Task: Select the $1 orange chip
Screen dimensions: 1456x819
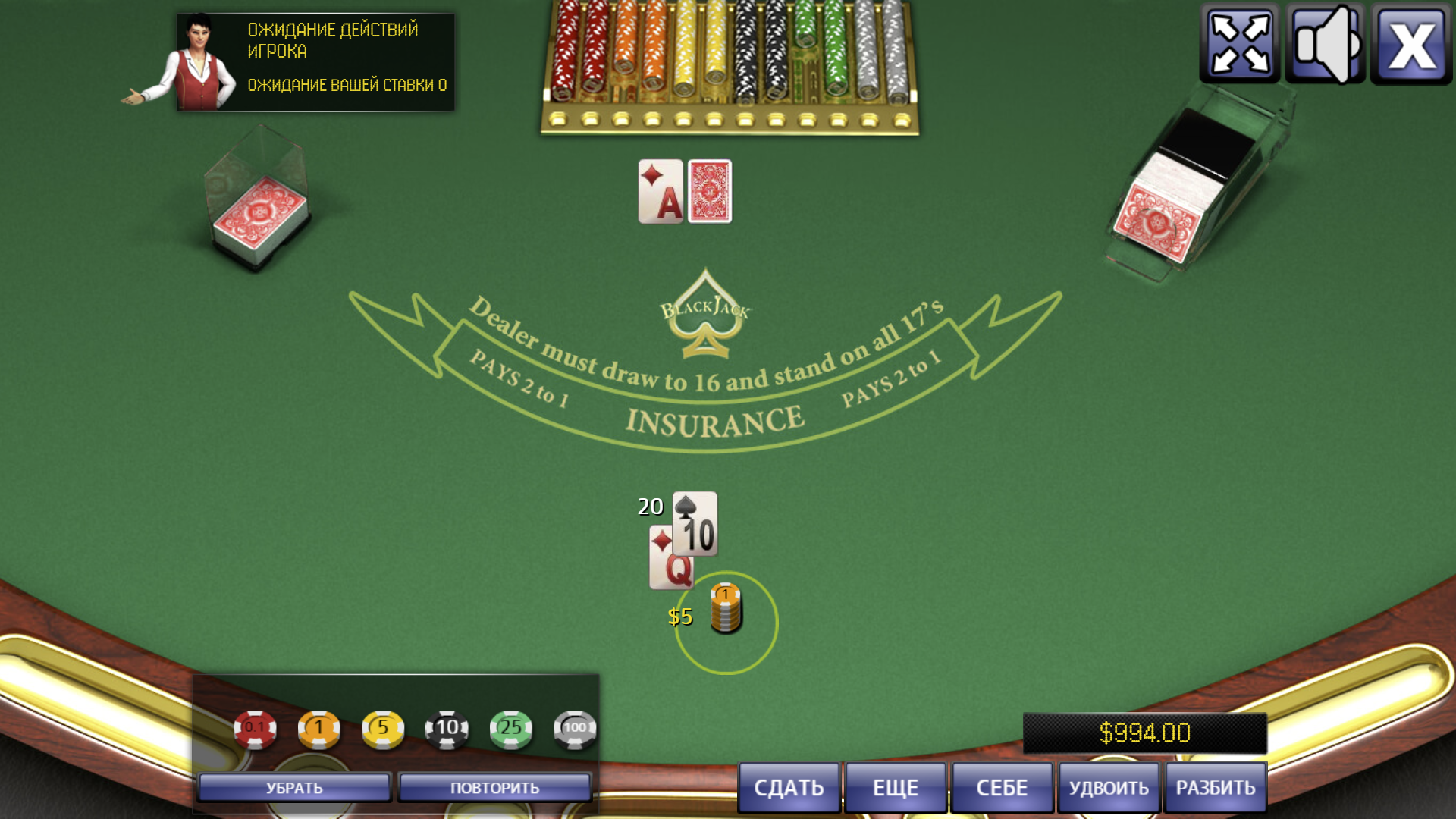Action: click(321, 726)
